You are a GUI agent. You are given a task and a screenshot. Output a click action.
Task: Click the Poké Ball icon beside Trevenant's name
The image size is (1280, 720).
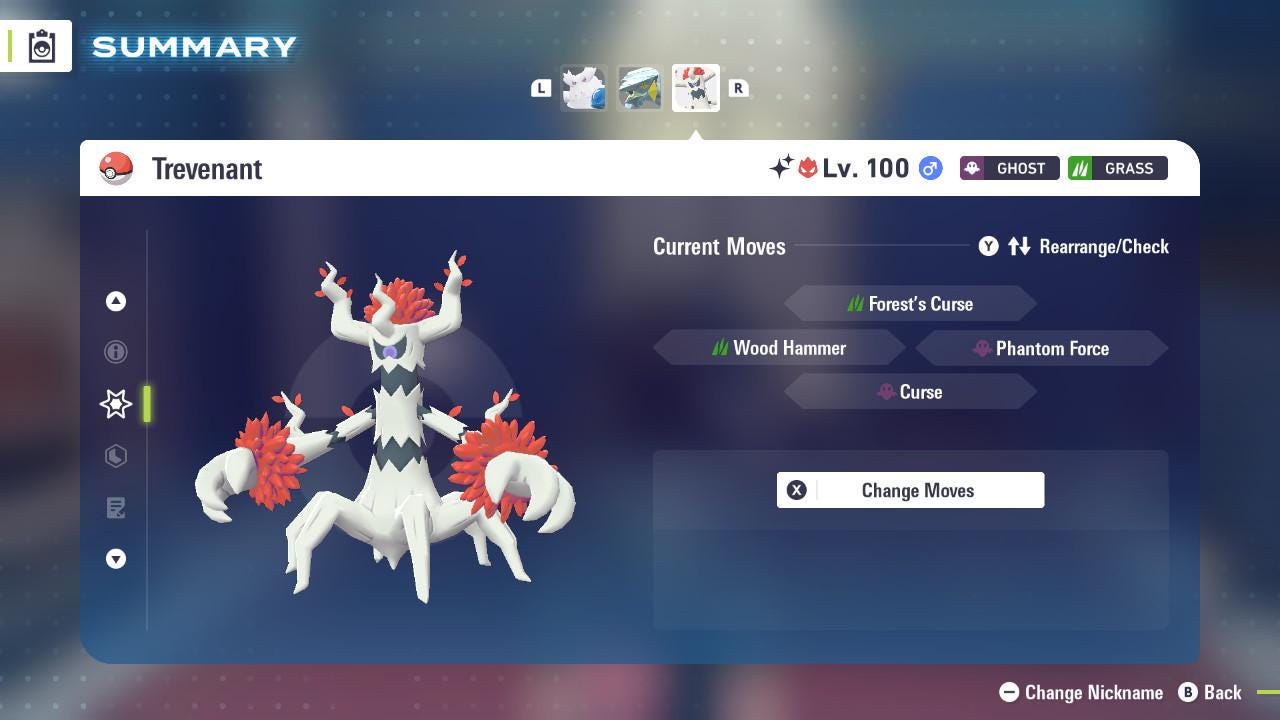(116, 168)
